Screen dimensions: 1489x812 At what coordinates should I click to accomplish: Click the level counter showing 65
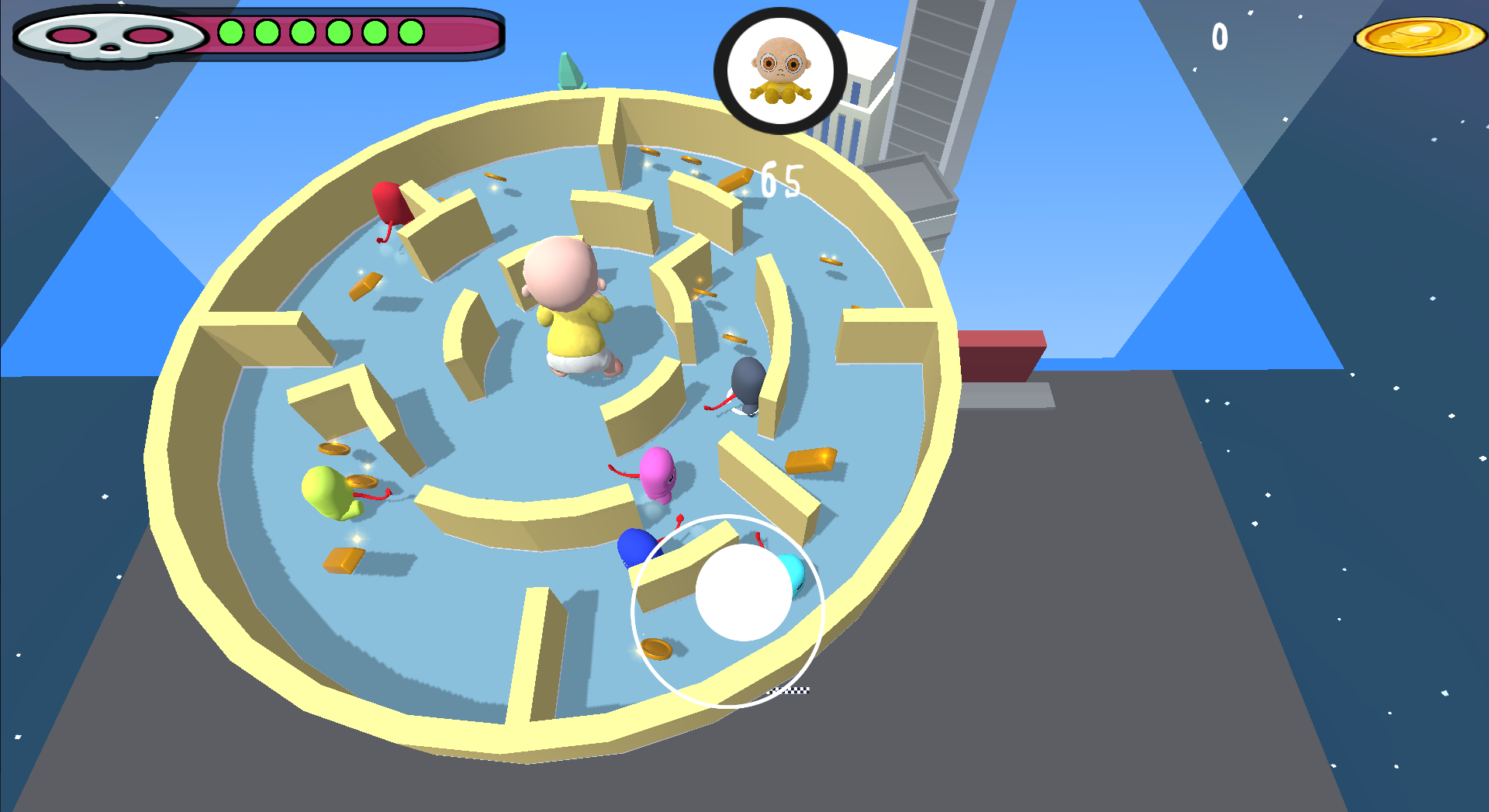click(x=781, y=178)
